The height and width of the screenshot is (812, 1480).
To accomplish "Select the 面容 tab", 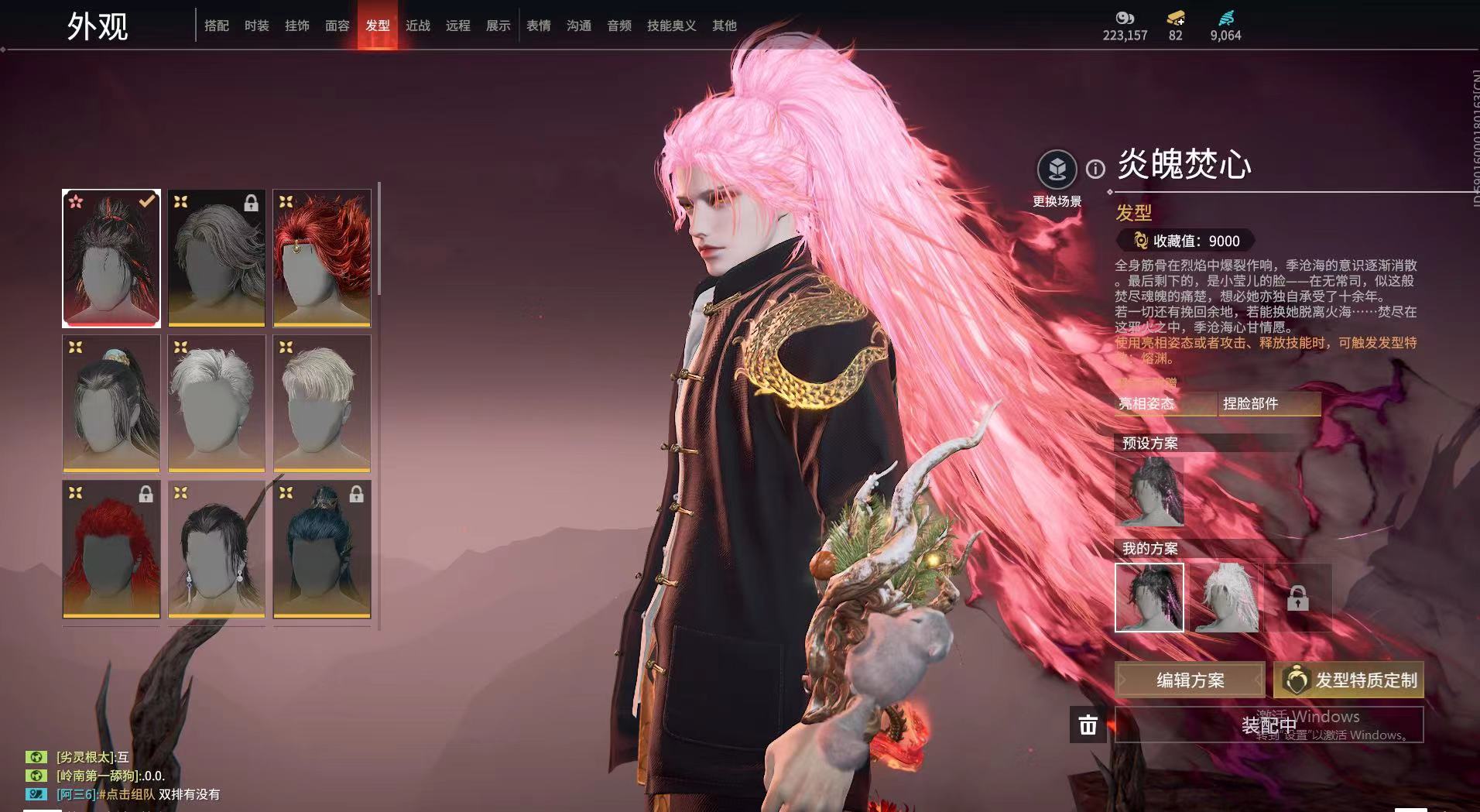I will pos(337,26).
